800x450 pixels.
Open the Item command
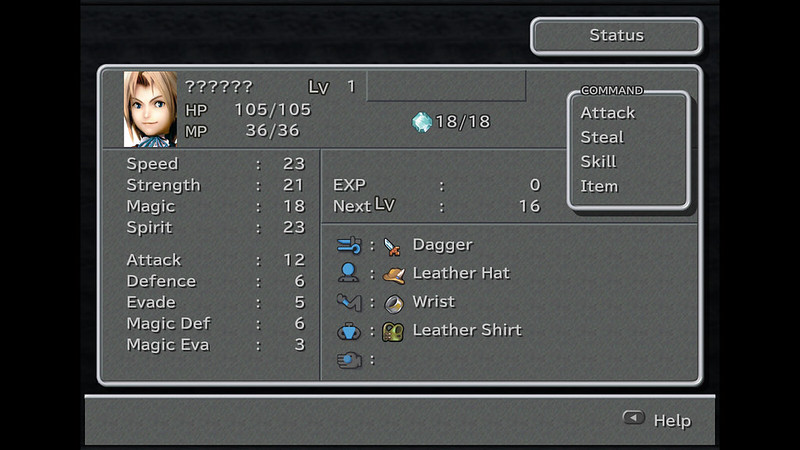tap(599, 186)
